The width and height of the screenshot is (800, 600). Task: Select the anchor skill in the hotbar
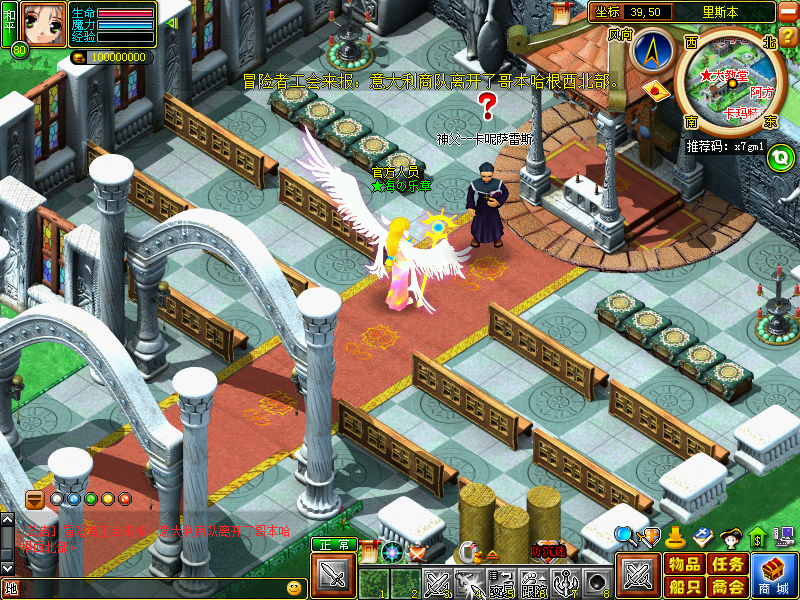coord(567,582)
